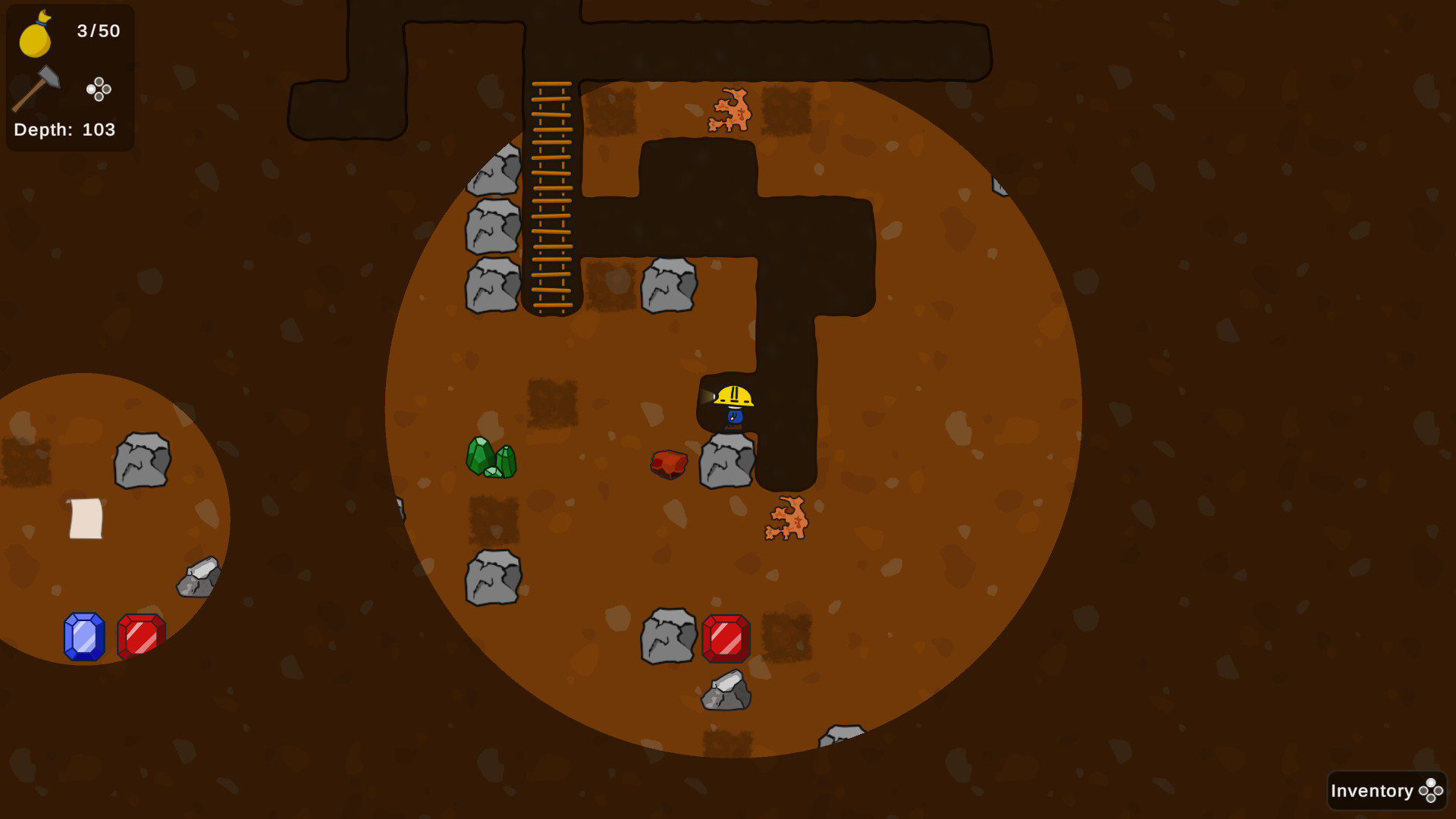
Task: Click the gold bag icon in the HUD
Action: point(35,34)
